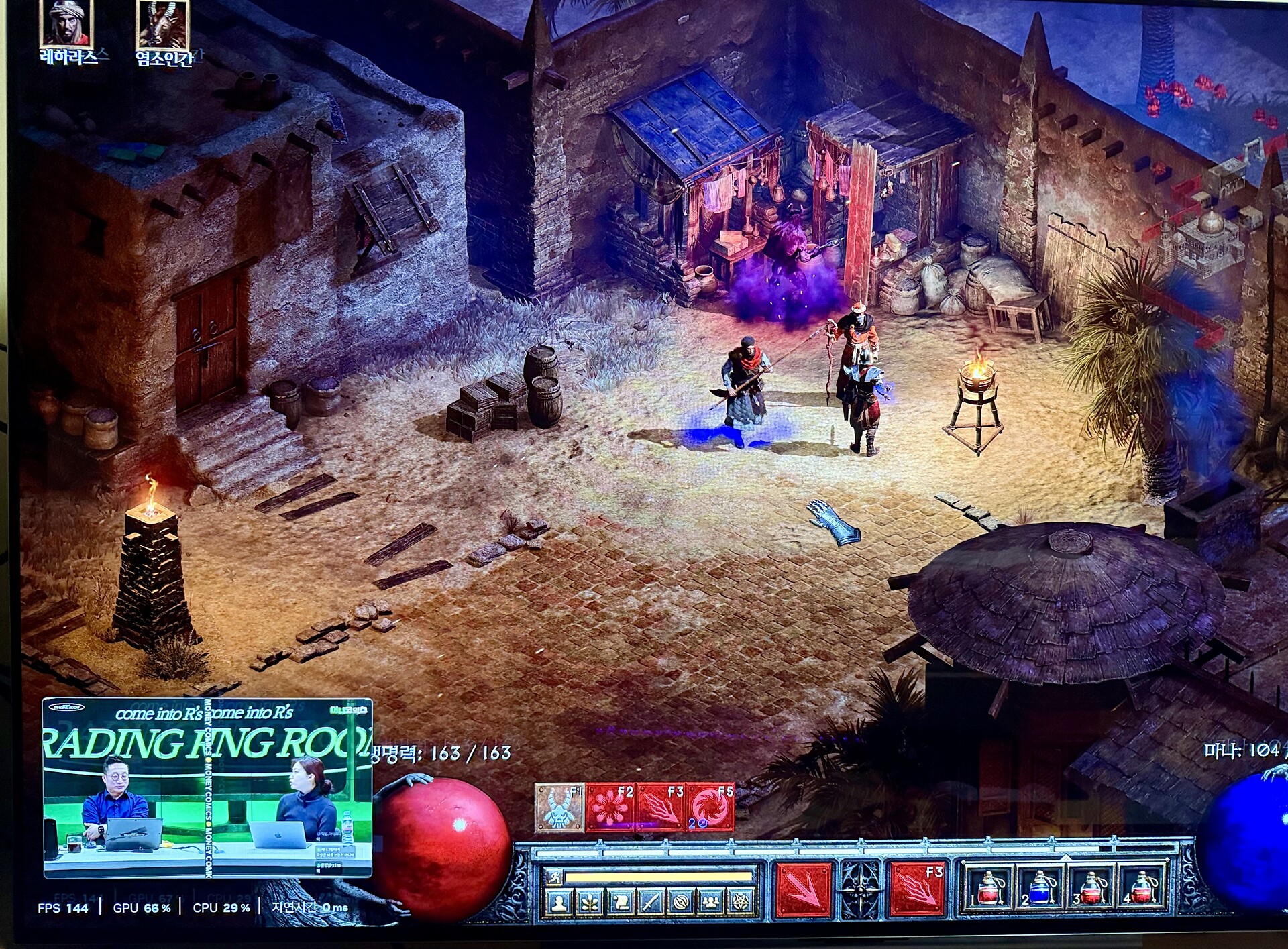Activate the F2 red flower skill

pyautogui.click(x=610, y=807)
